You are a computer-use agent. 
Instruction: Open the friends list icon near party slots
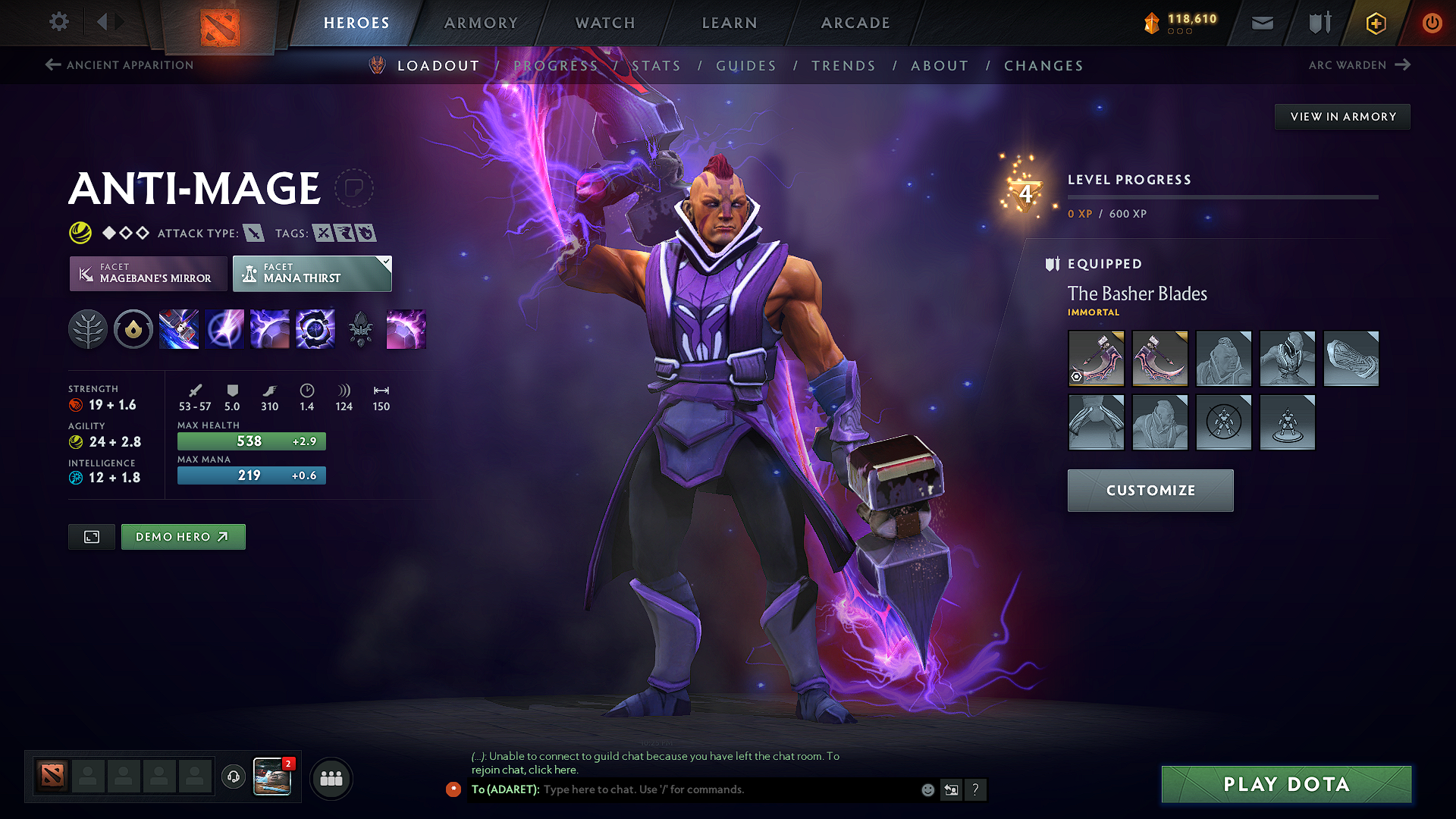tap(331, 777)
